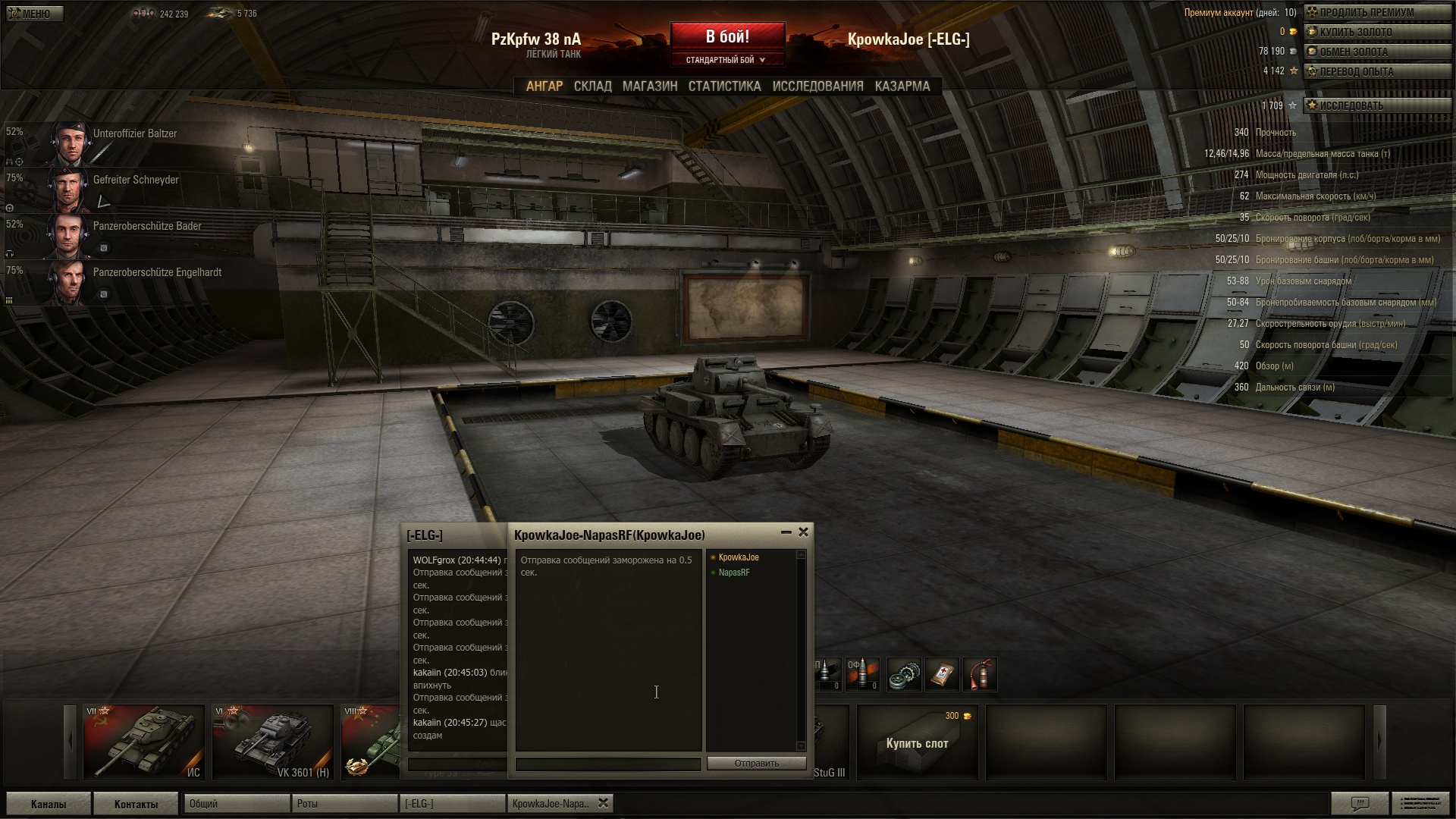Start battle with the red В бой! button
1456x819 pixels.
point(727,37)
